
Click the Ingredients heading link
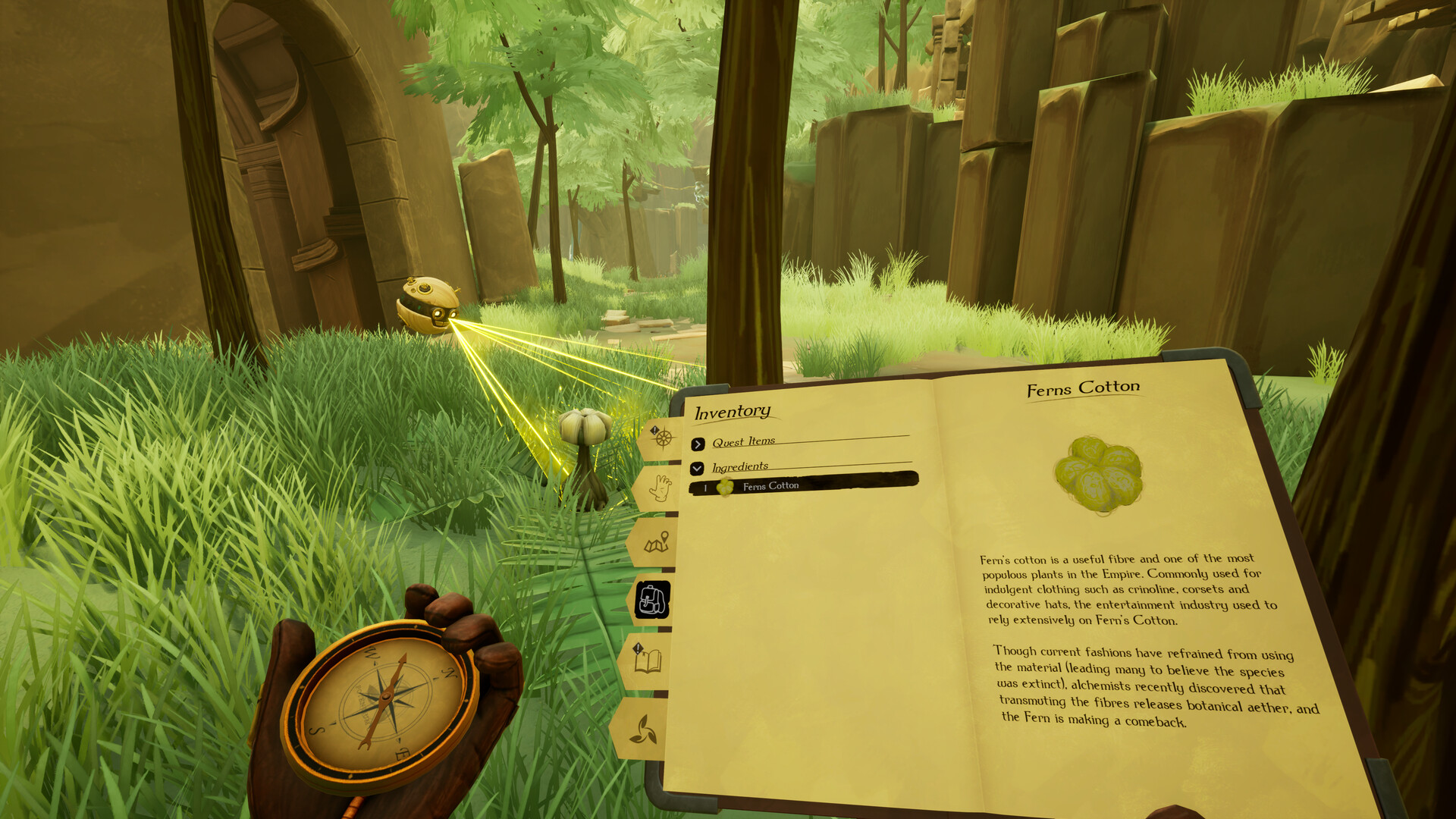click(739, 466)
